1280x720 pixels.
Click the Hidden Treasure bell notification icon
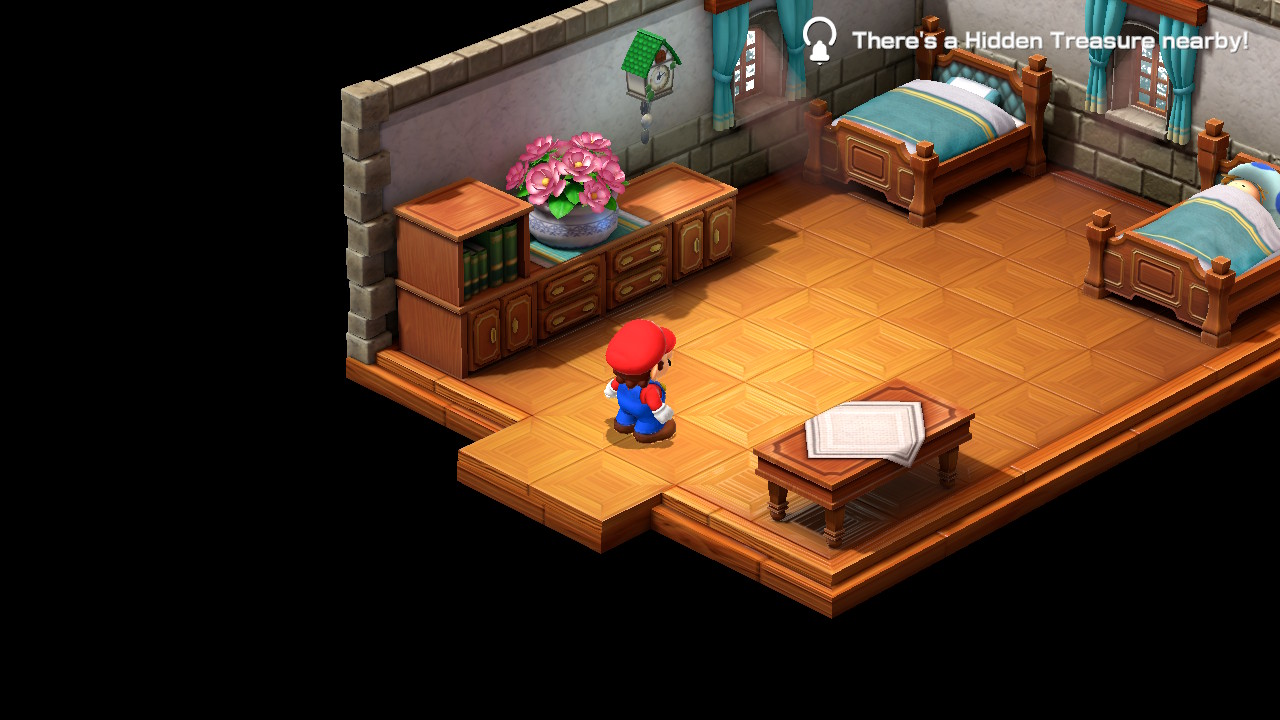(x=819, y=41)
